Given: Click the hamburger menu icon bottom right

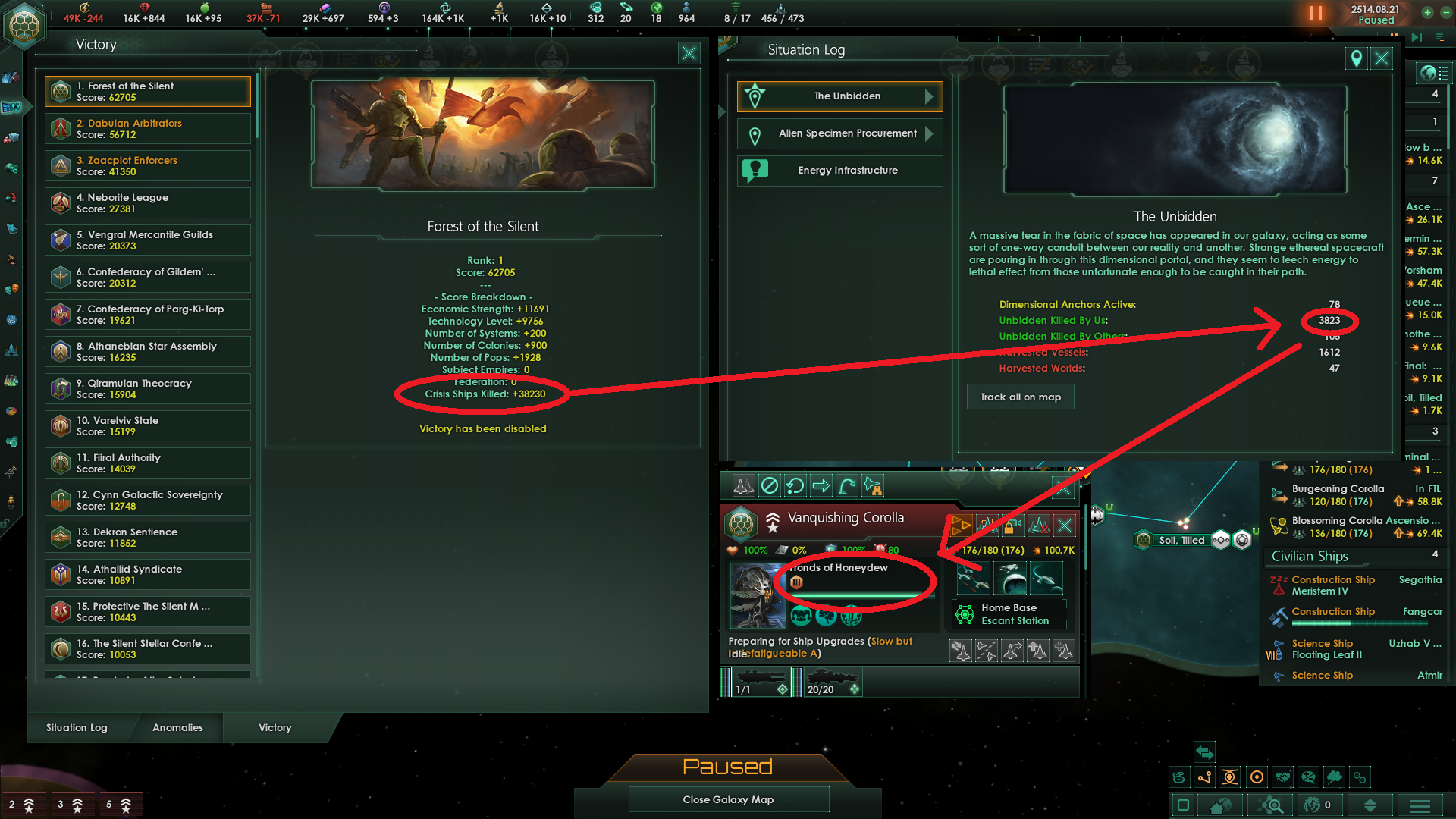Looking at the screenshot, I should pos(1420,805).
